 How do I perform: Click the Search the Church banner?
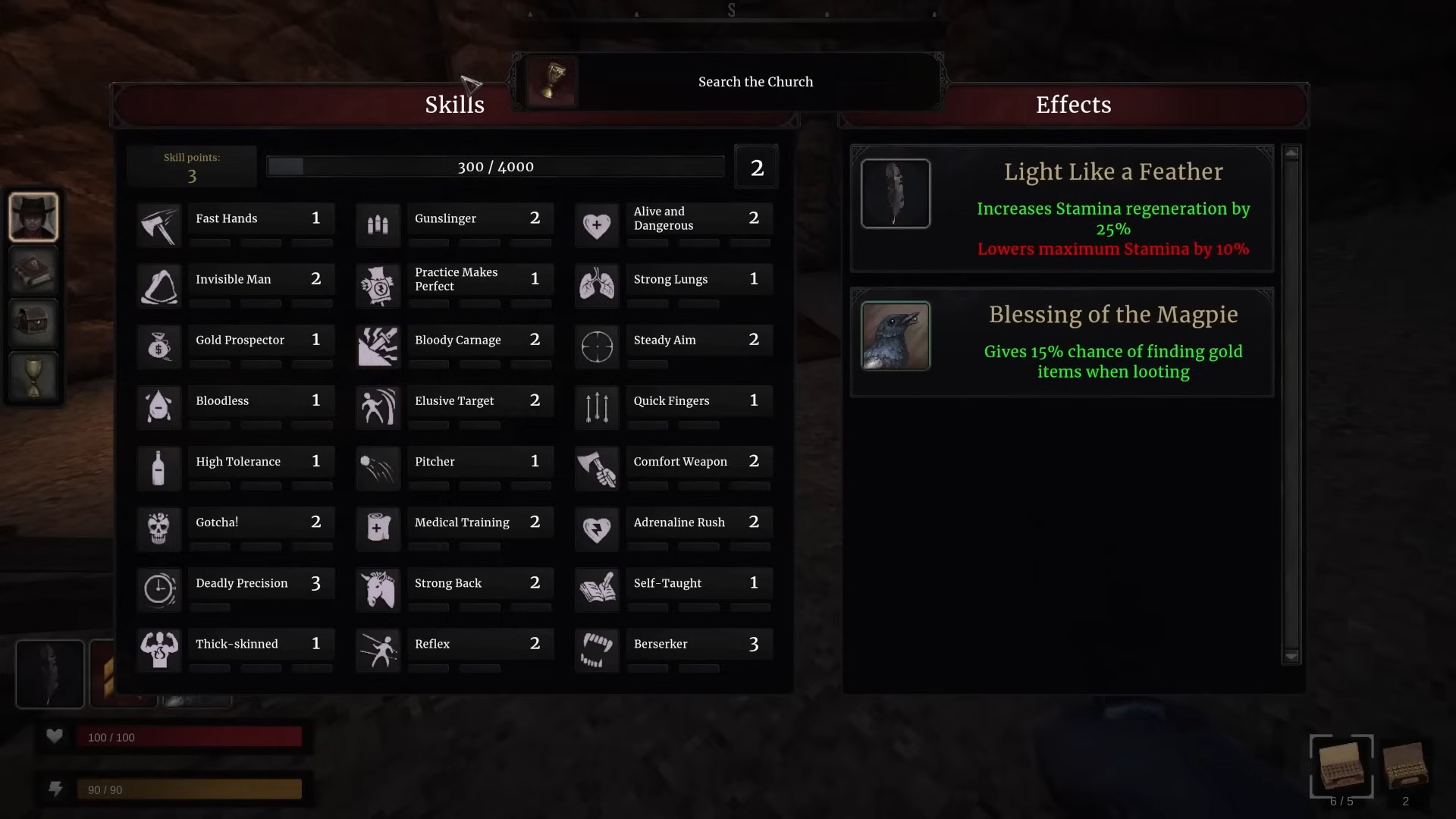tap(755, 81)
